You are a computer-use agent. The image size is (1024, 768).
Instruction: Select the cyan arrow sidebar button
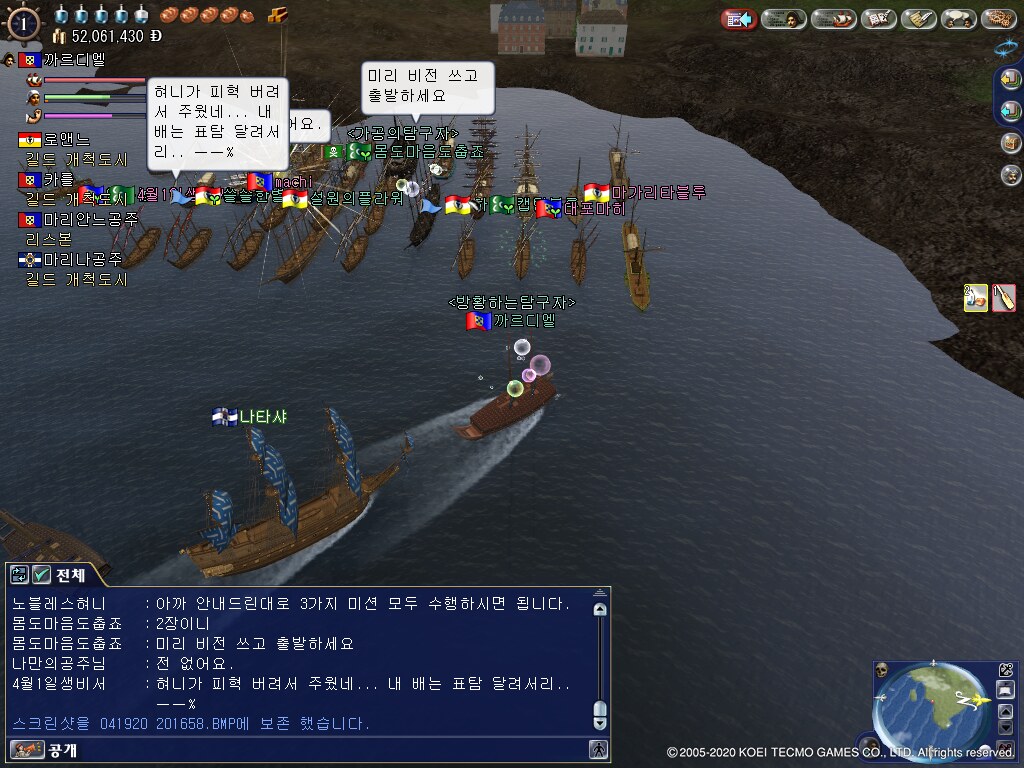(1011, 111)
